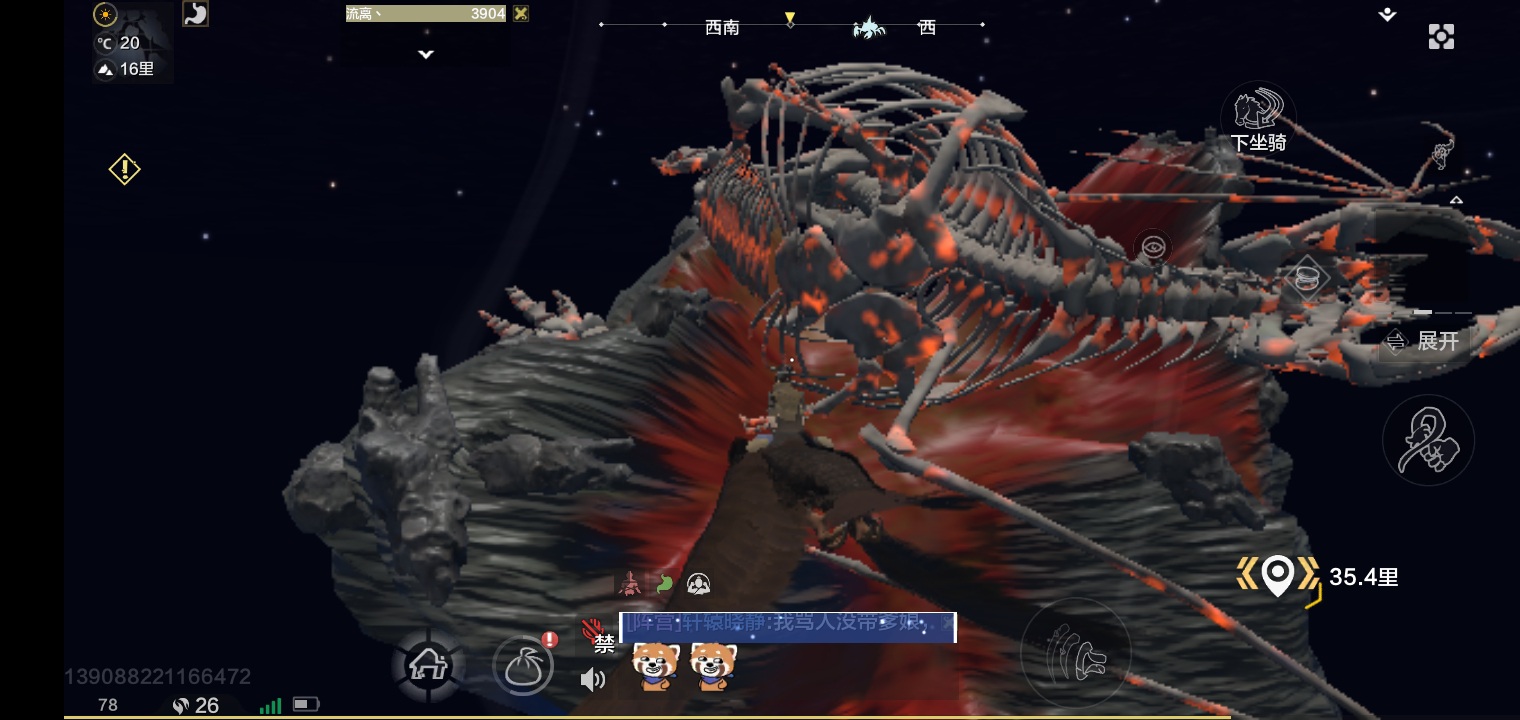
Task: Open the chat message box
Action: pos(787,627)
